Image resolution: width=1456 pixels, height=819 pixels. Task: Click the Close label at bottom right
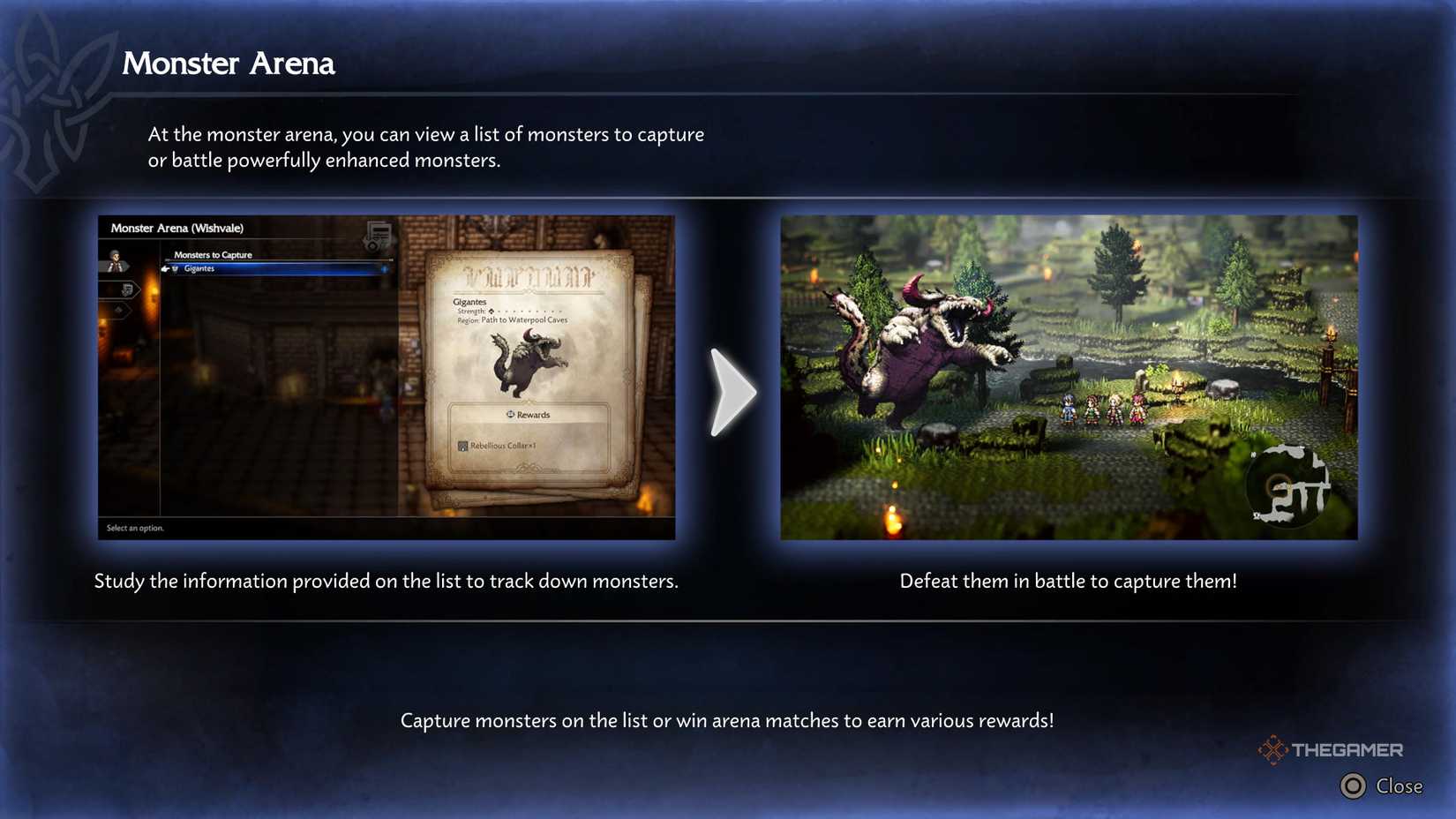[x=1400, y=785]
